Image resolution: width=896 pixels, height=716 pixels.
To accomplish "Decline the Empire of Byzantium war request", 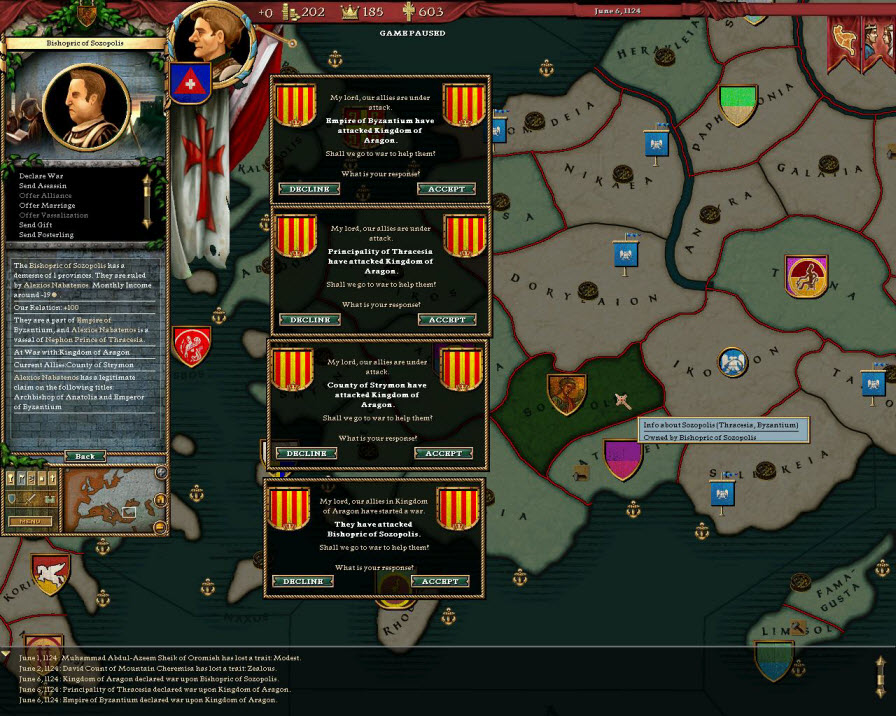I will [308, 189].
